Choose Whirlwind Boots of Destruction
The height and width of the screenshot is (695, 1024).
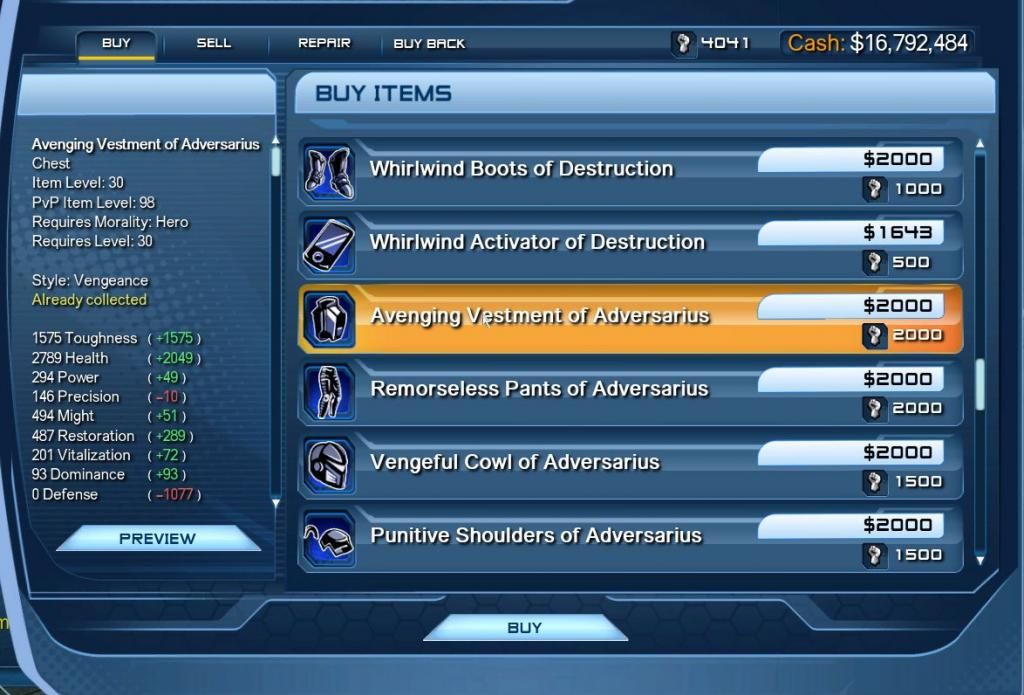point(521,169)
